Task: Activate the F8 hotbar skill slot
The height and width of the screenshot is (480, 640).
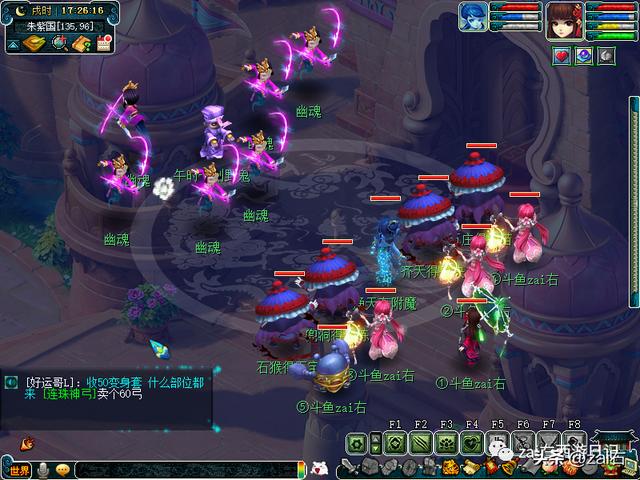Action: tap(573, 442)
